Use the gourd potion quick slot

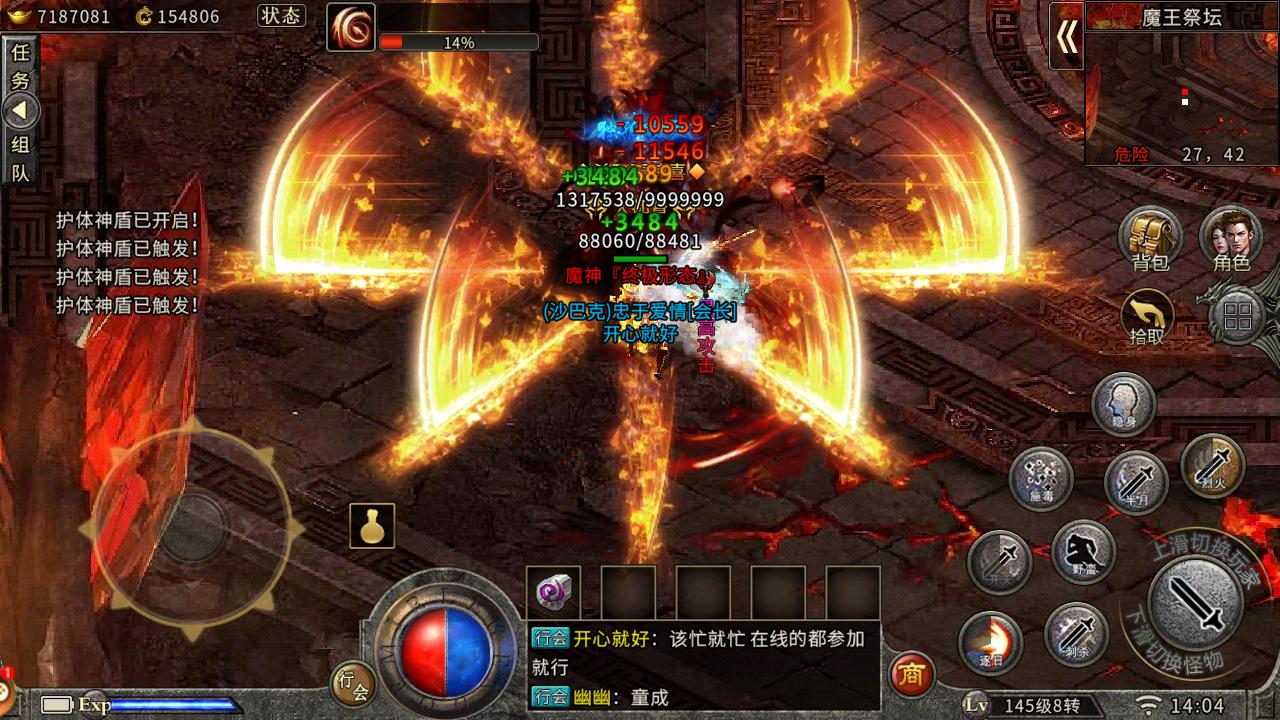pos(372,526)
